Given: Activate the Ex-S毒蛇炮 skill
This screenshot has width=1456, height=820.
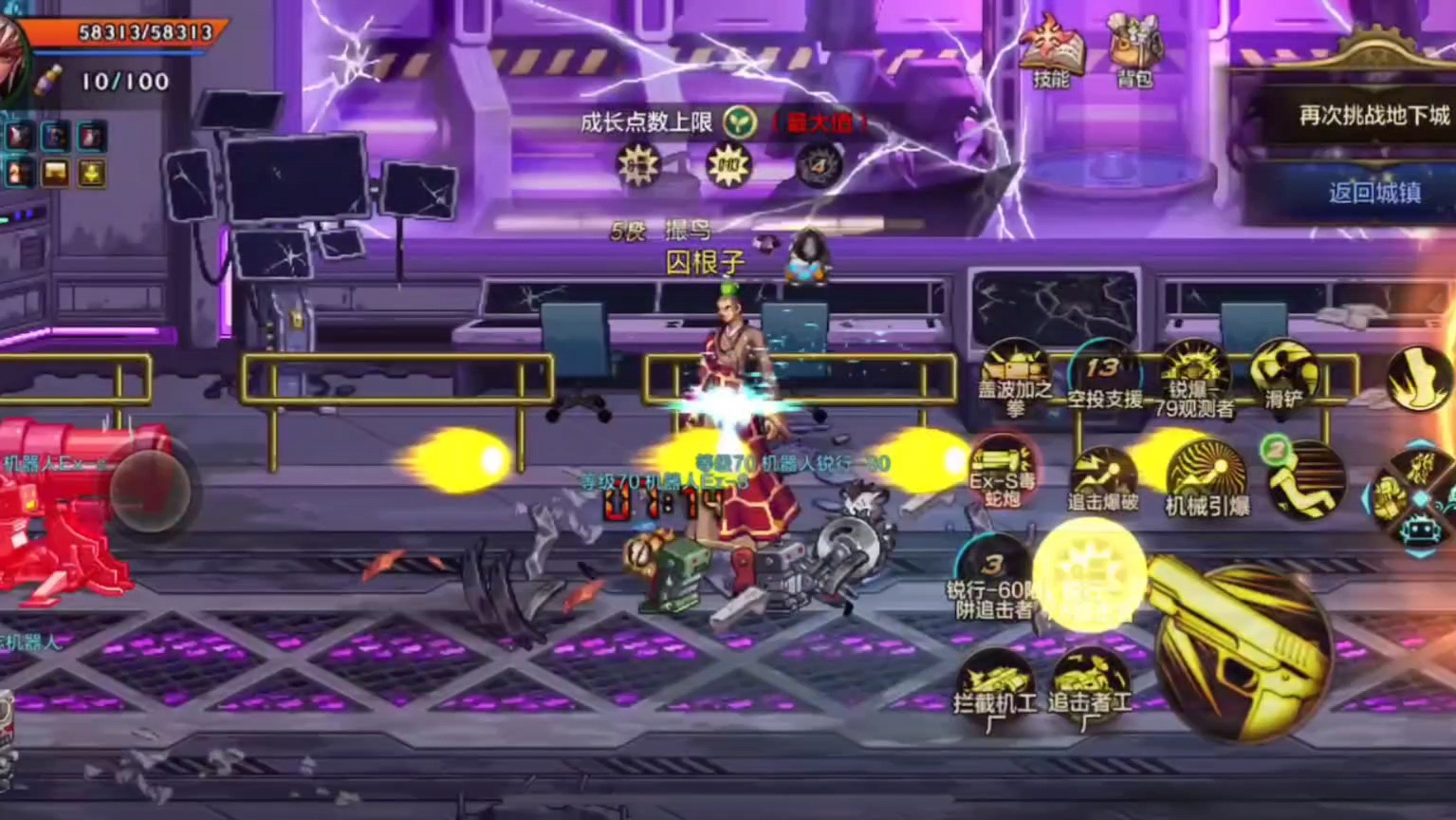Looking at the screenshot, I should (x=1003, y=470).
